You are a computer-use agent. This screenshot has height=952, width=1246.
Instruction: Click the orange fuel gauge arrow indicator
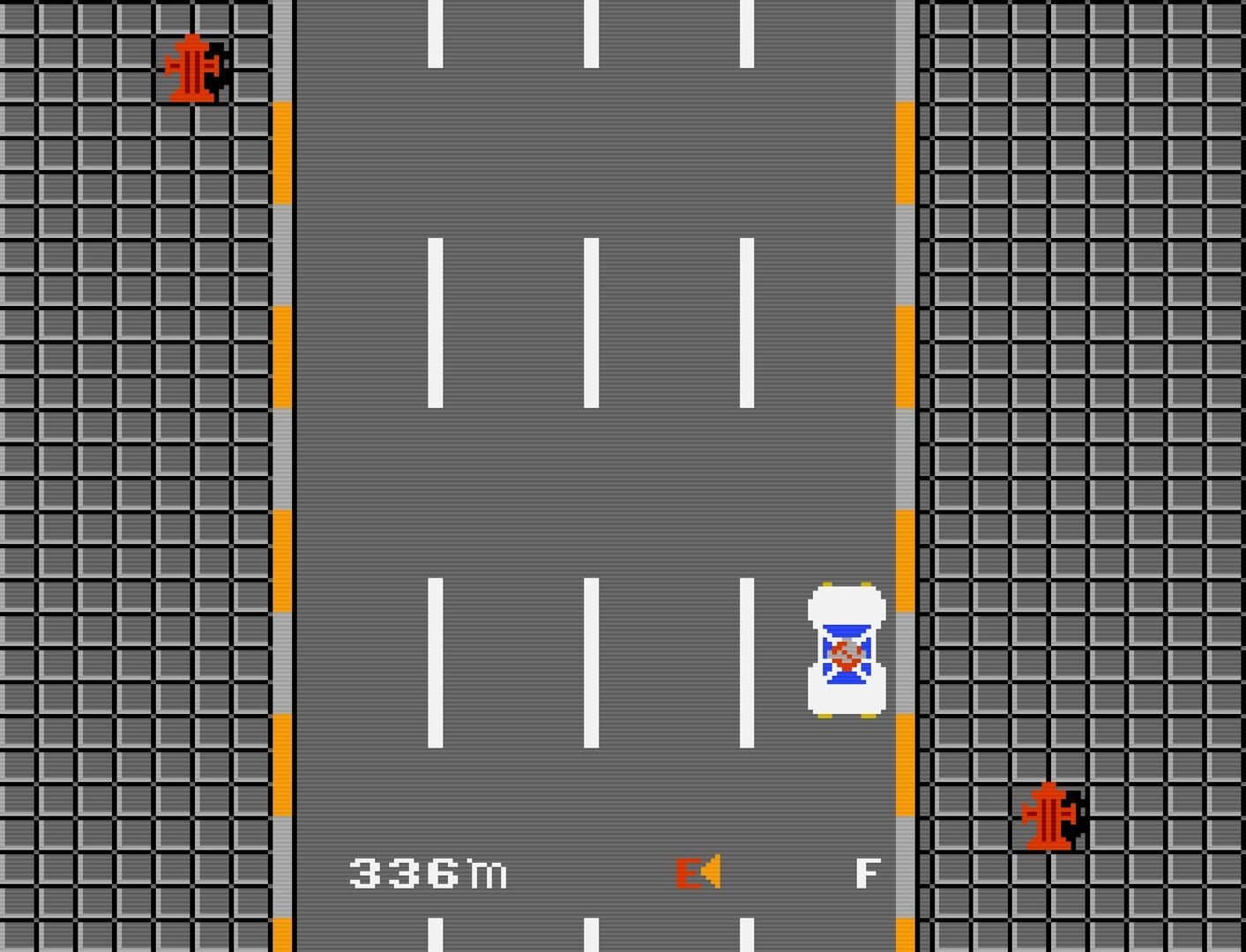coord(711,871)
